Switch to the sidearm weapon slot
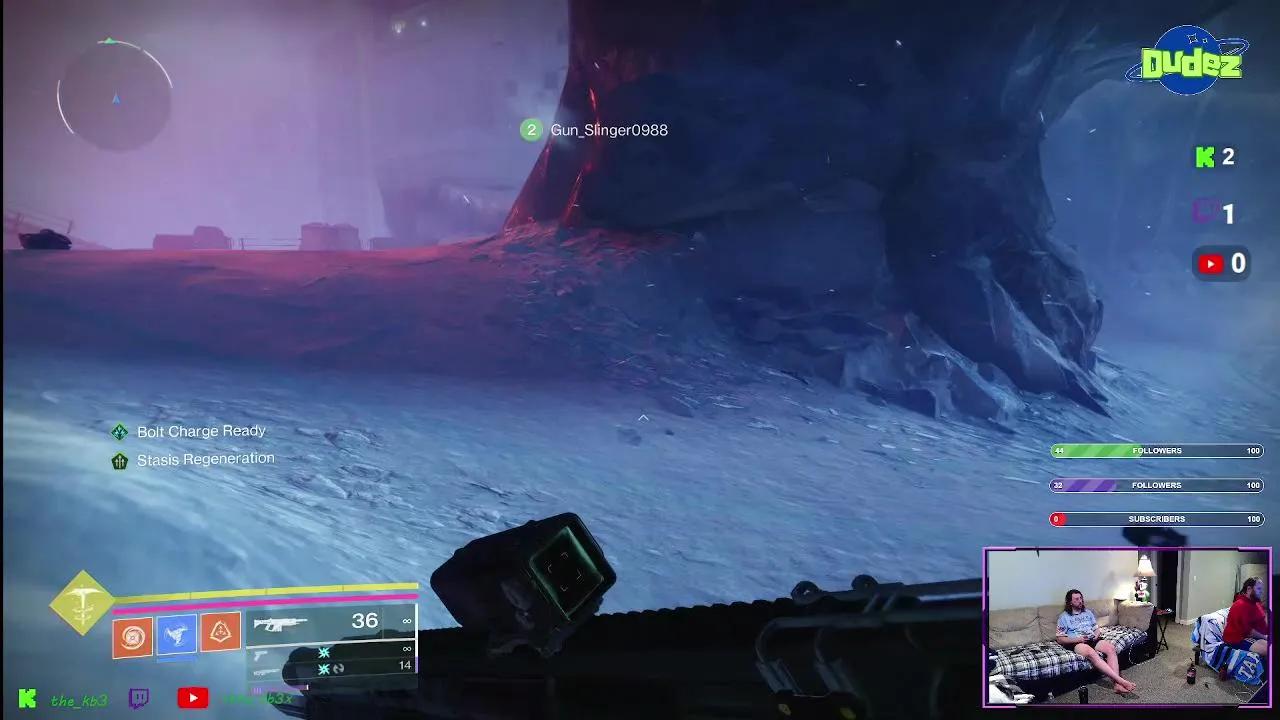This screenshot has width=1280, height=720. (x=330, y=649)
